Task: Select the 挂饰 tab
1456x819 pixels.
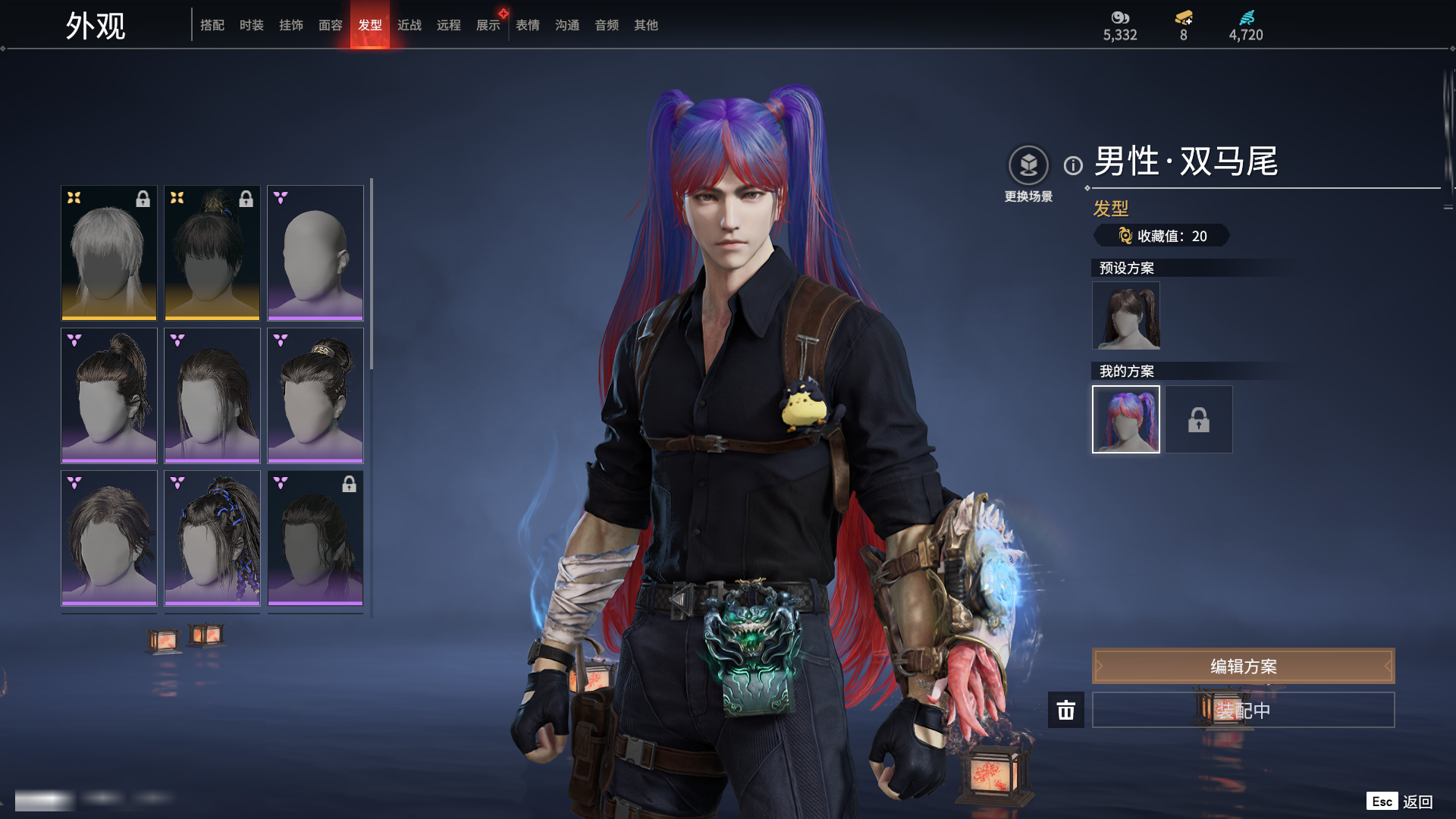Action: (x=291, y=25)
